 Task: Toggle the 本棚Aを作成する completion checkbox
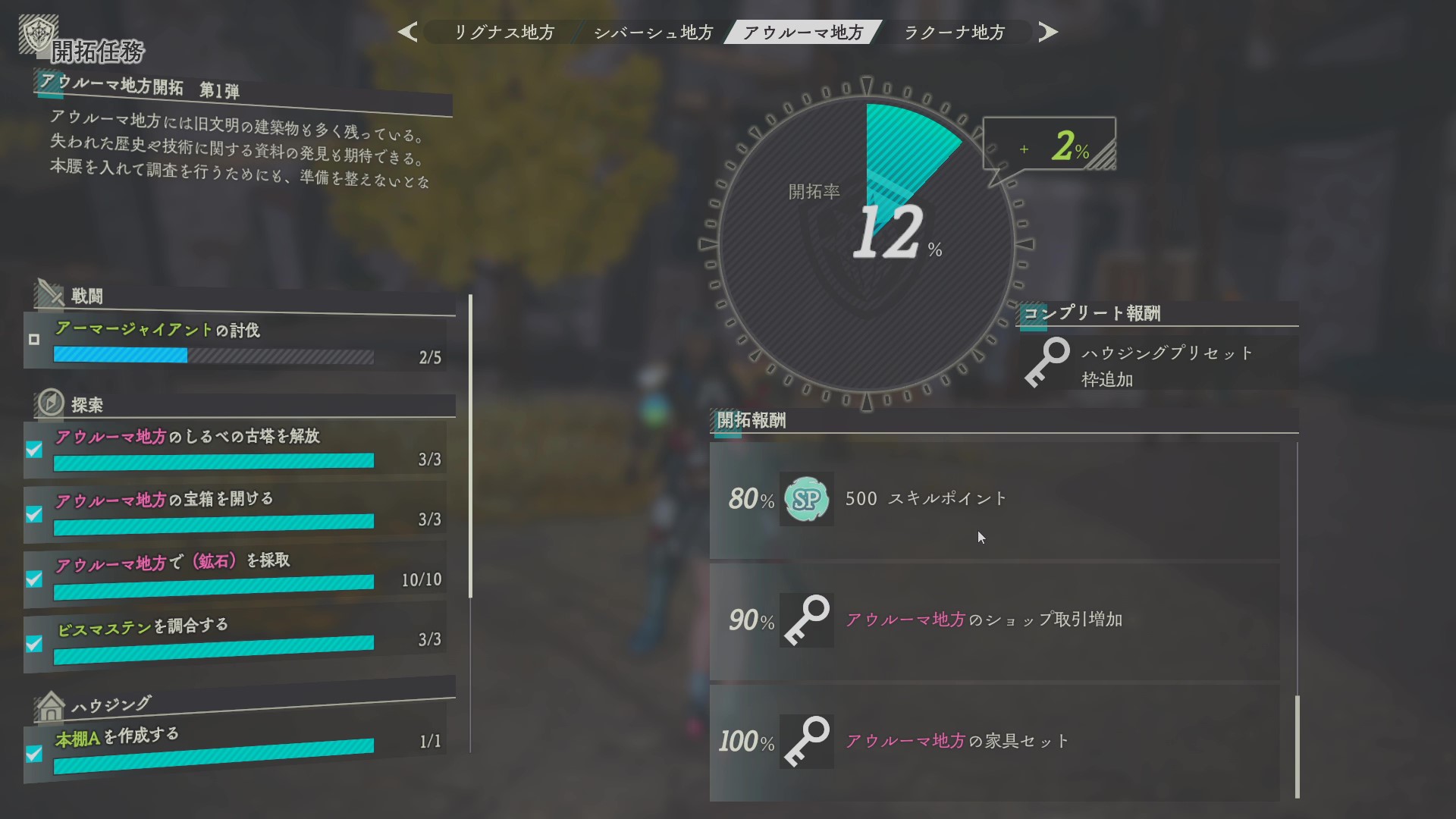tap(33, 754)
